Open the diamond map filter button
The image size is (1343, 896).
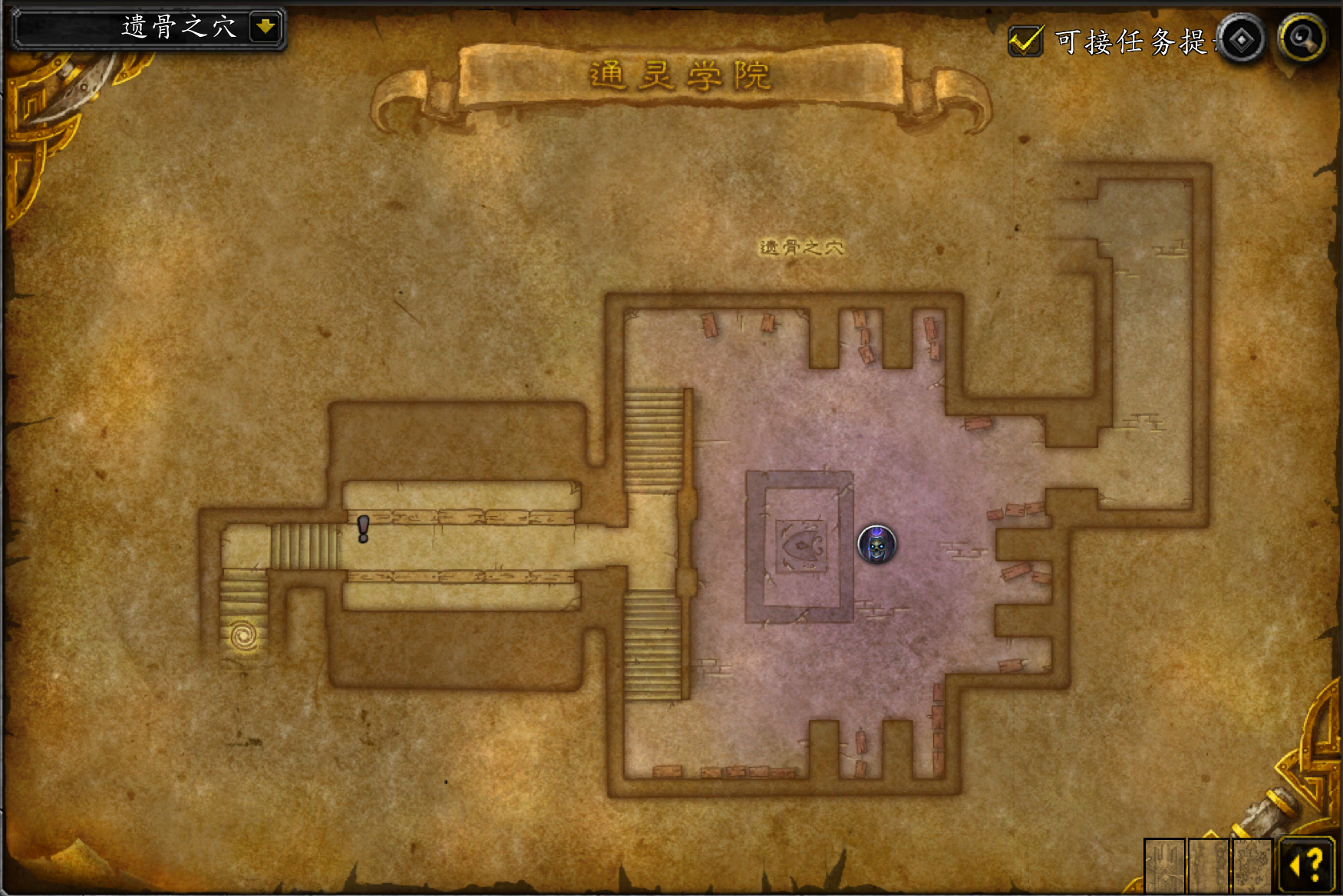1241,39
